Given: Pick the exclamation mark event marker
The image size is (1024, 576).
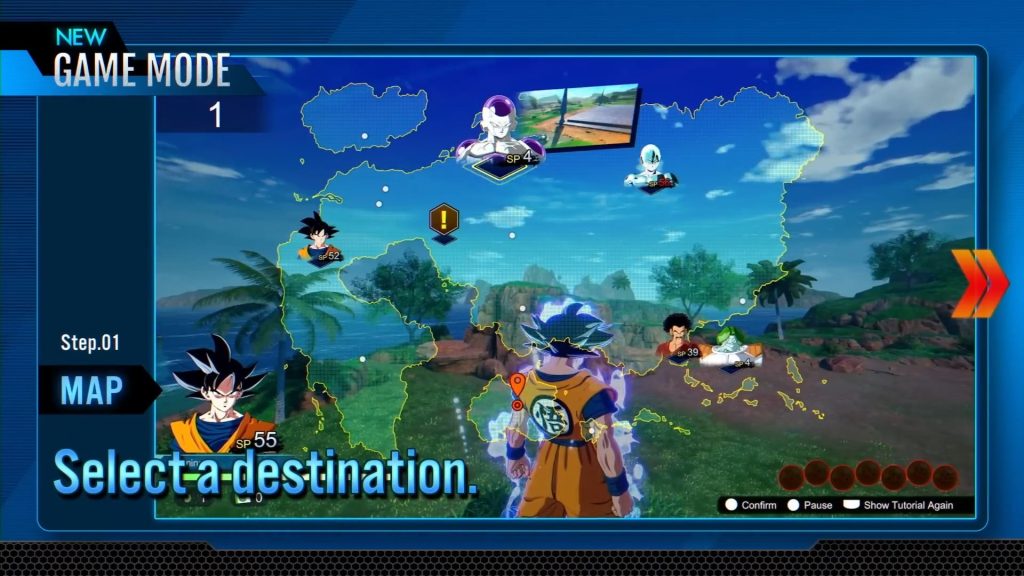Looking at the screenshot, I should [x=443, y=219].
